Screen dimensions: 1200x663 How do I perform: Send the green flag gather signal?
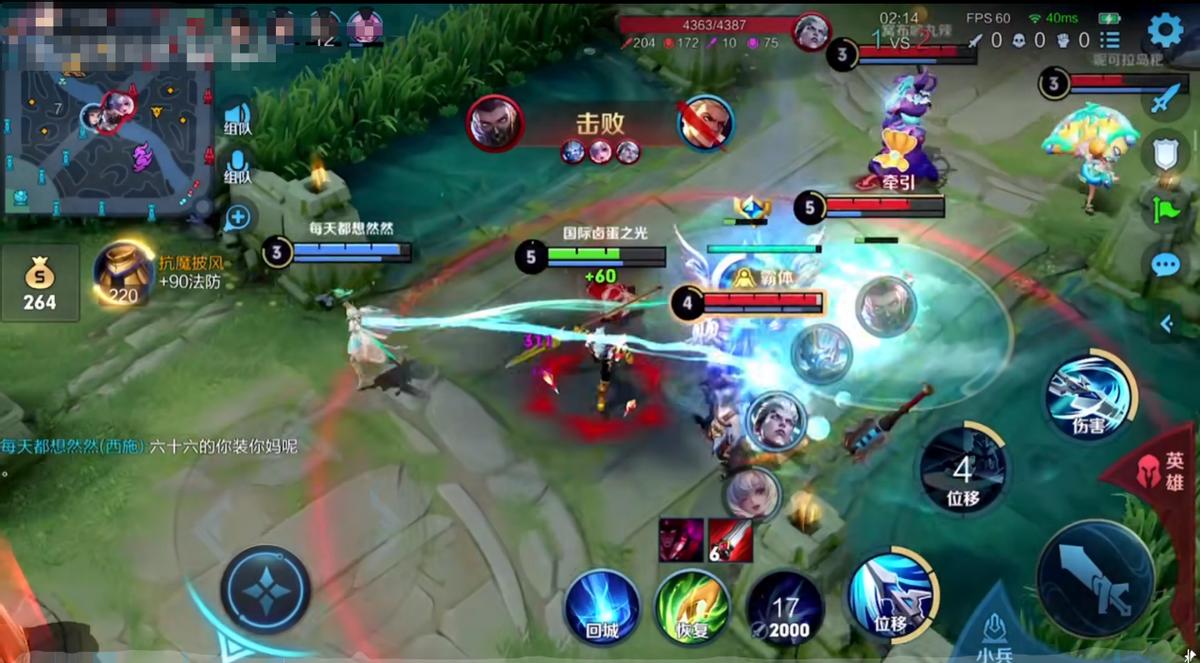coord(1165,208)
